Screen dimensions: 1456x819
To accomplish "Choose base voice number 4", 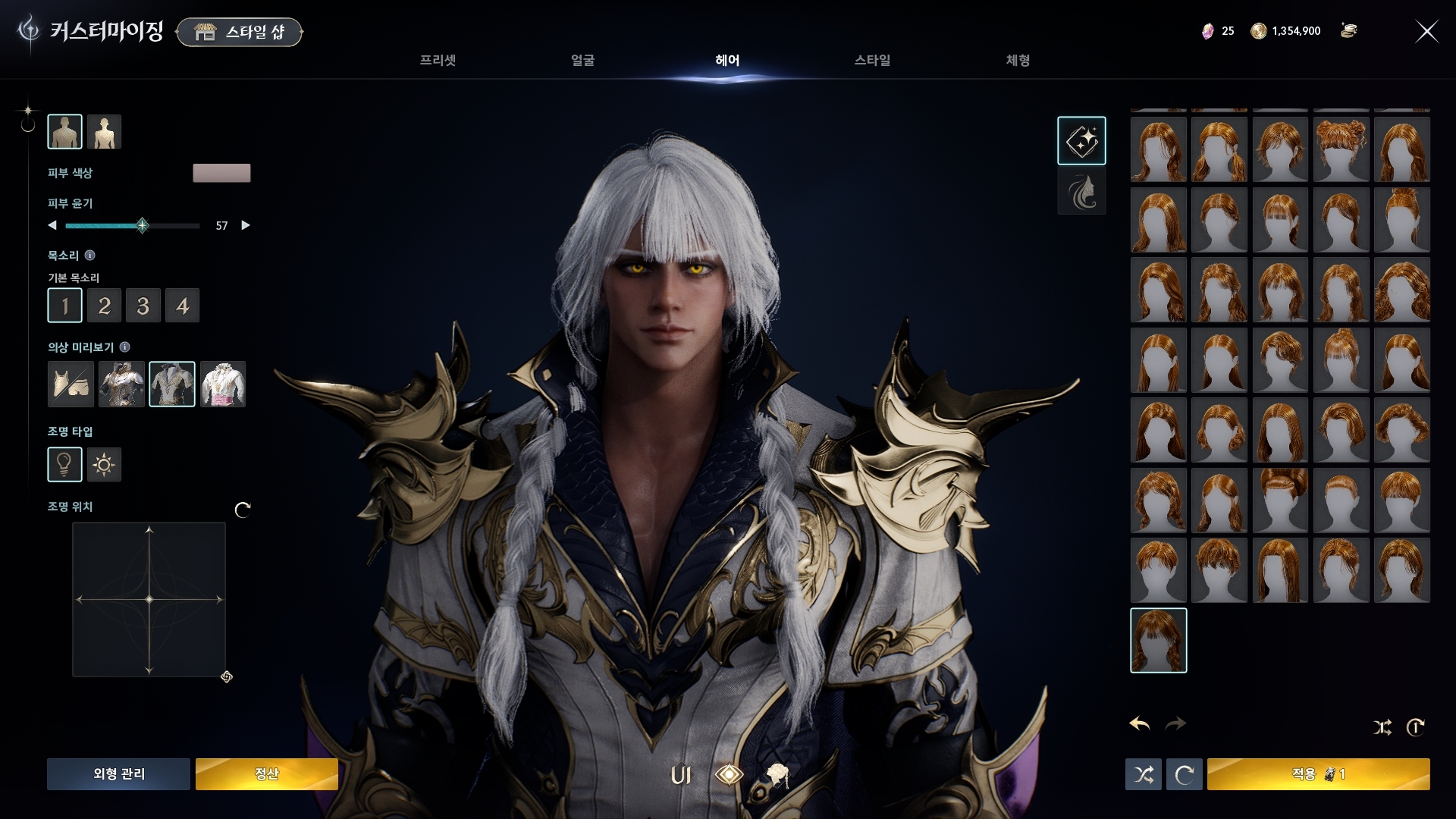I will (182, 306).
